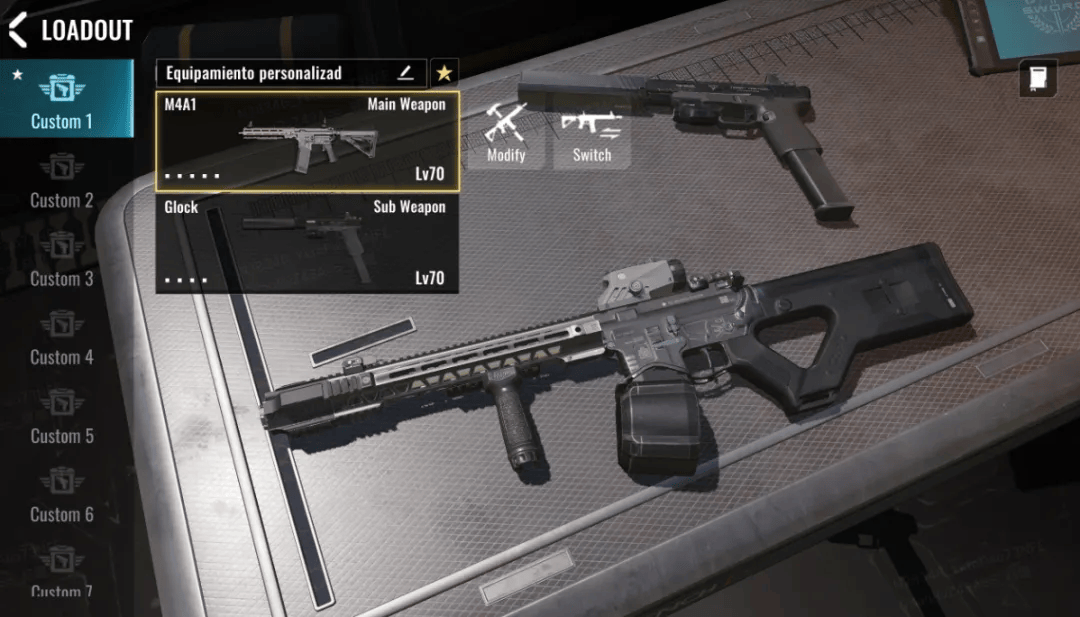This screenshot has height=617, width=1080.
Task: Rename loadout with the pencil edit icon
Action: click(405, 73)
